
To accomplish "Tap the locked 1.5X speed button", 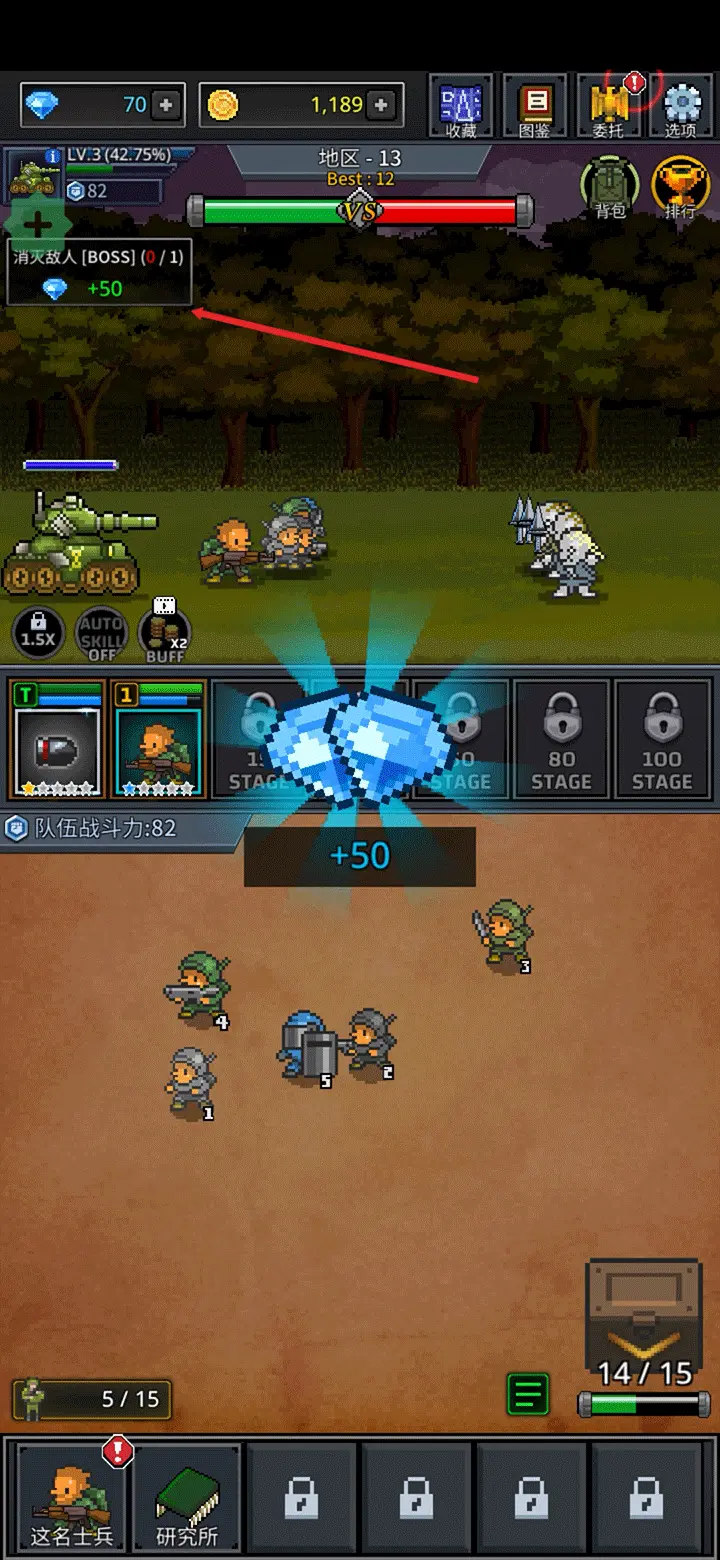I will coord(38,634).
